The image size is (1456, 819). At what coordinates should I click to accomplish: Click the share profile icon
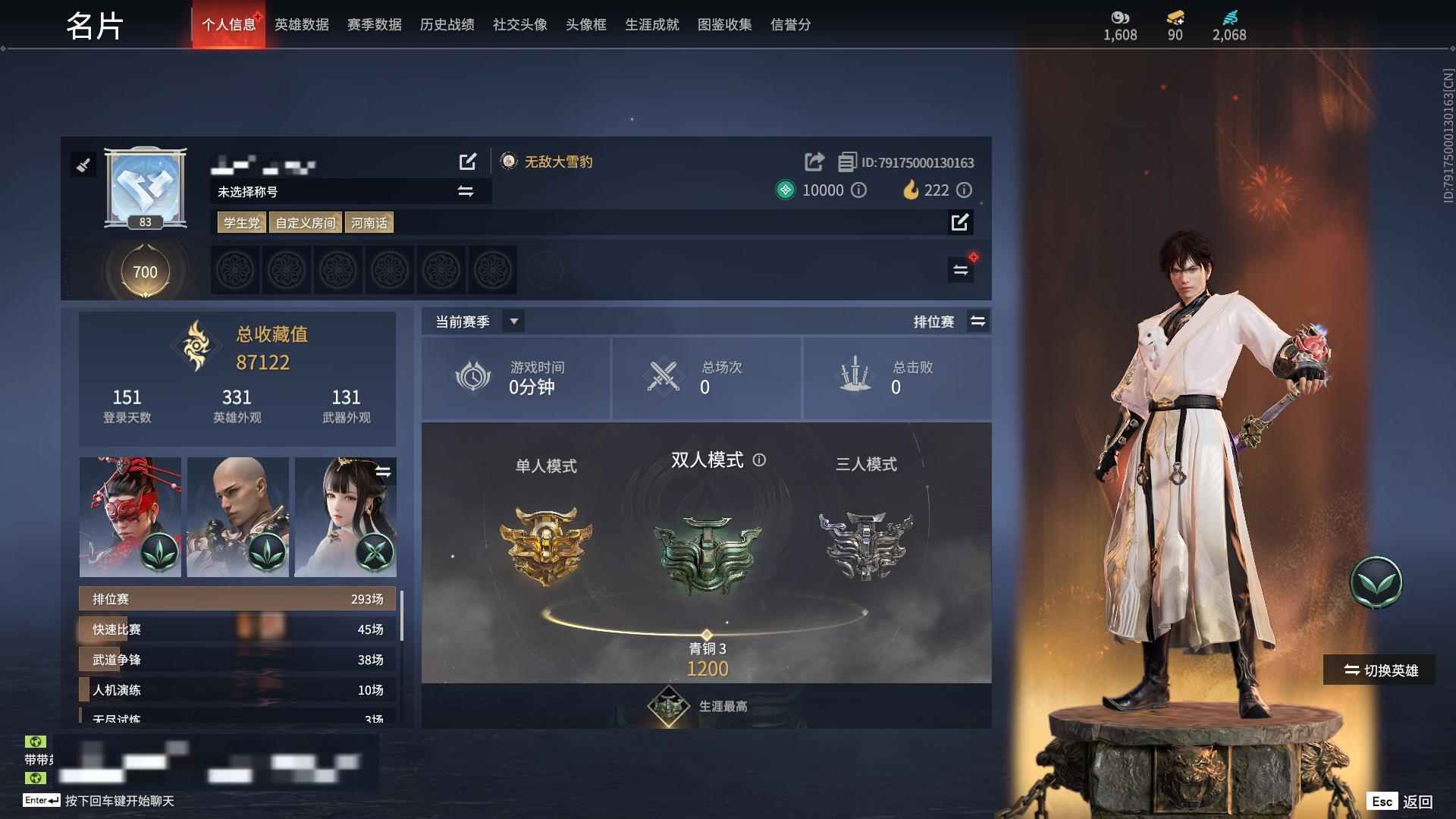click(x=814, y=162)
